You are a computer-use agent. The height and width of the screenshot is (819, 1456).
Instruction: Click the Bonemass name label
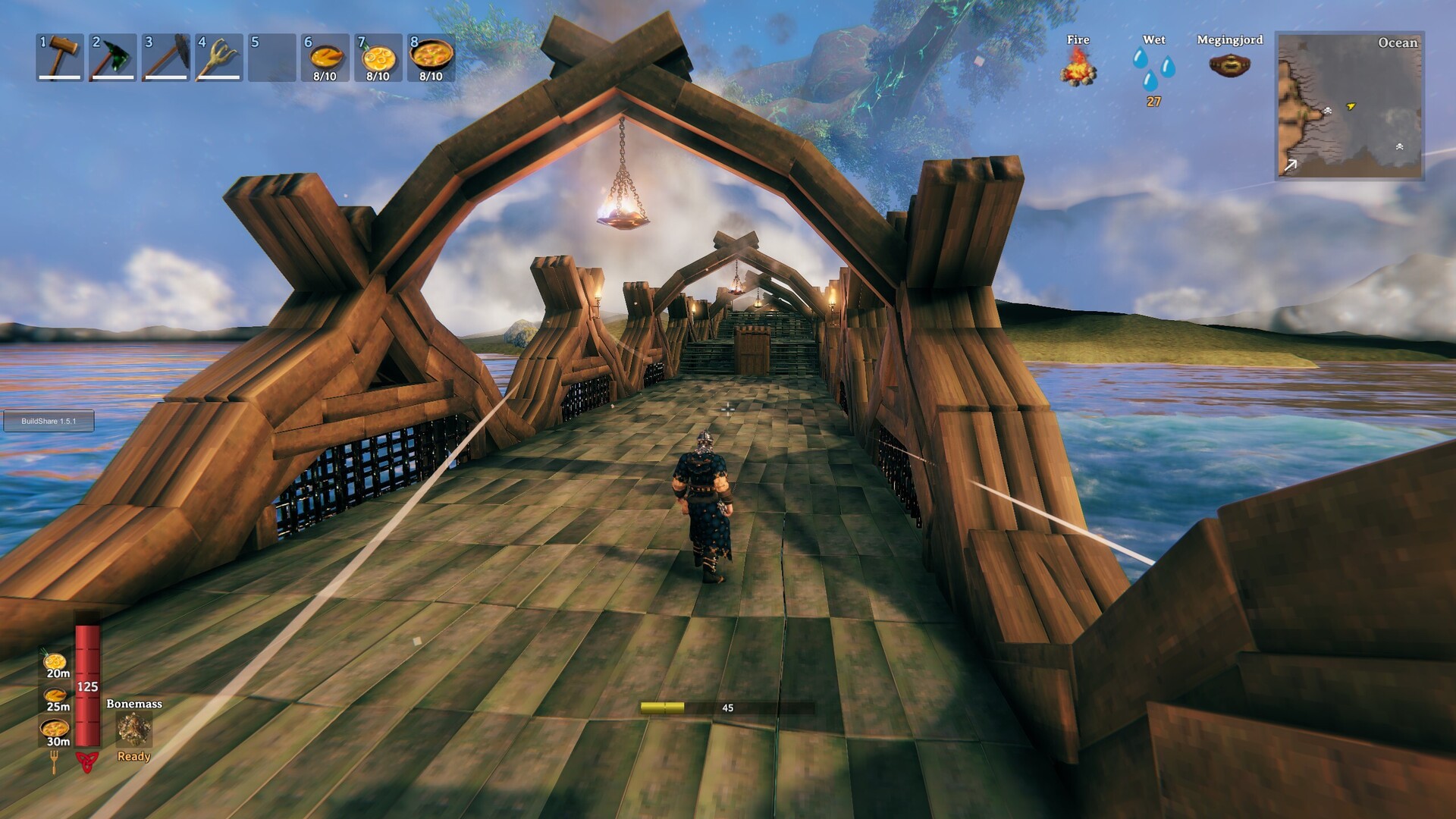(133, 704)
